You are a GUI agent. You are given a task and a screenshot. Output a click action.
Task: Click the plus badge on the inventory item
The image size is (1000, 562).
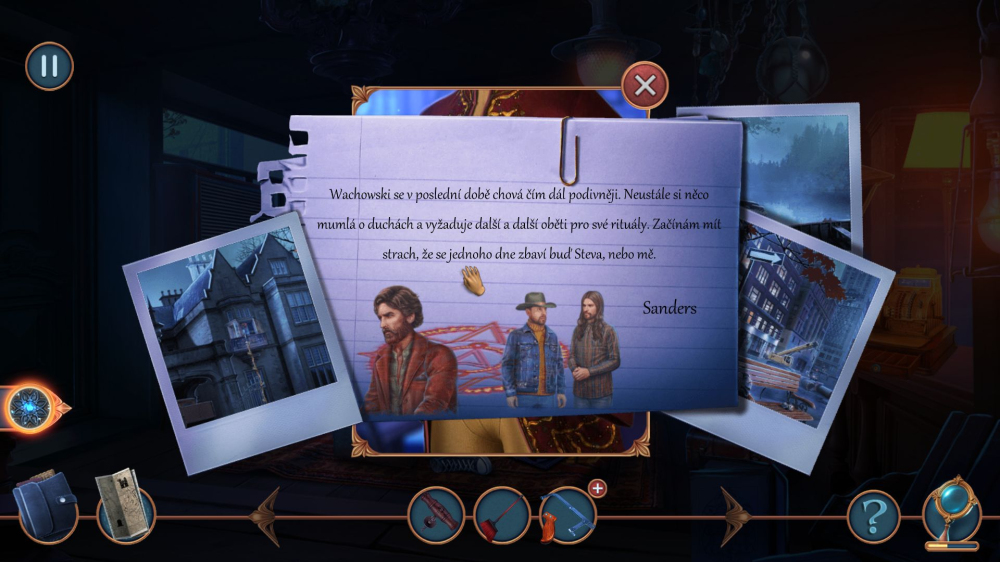point(598,488)
